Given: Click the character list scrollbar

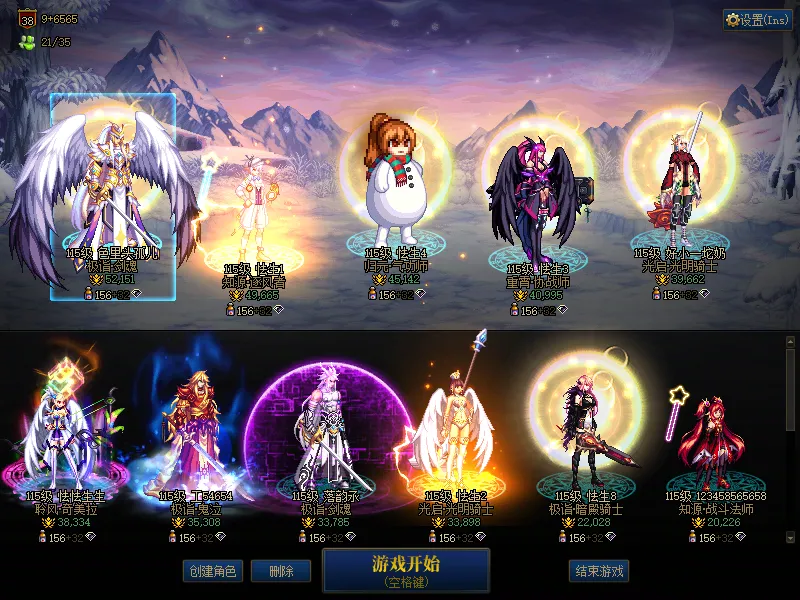Looking at the screenshot, I should point(790,390).
